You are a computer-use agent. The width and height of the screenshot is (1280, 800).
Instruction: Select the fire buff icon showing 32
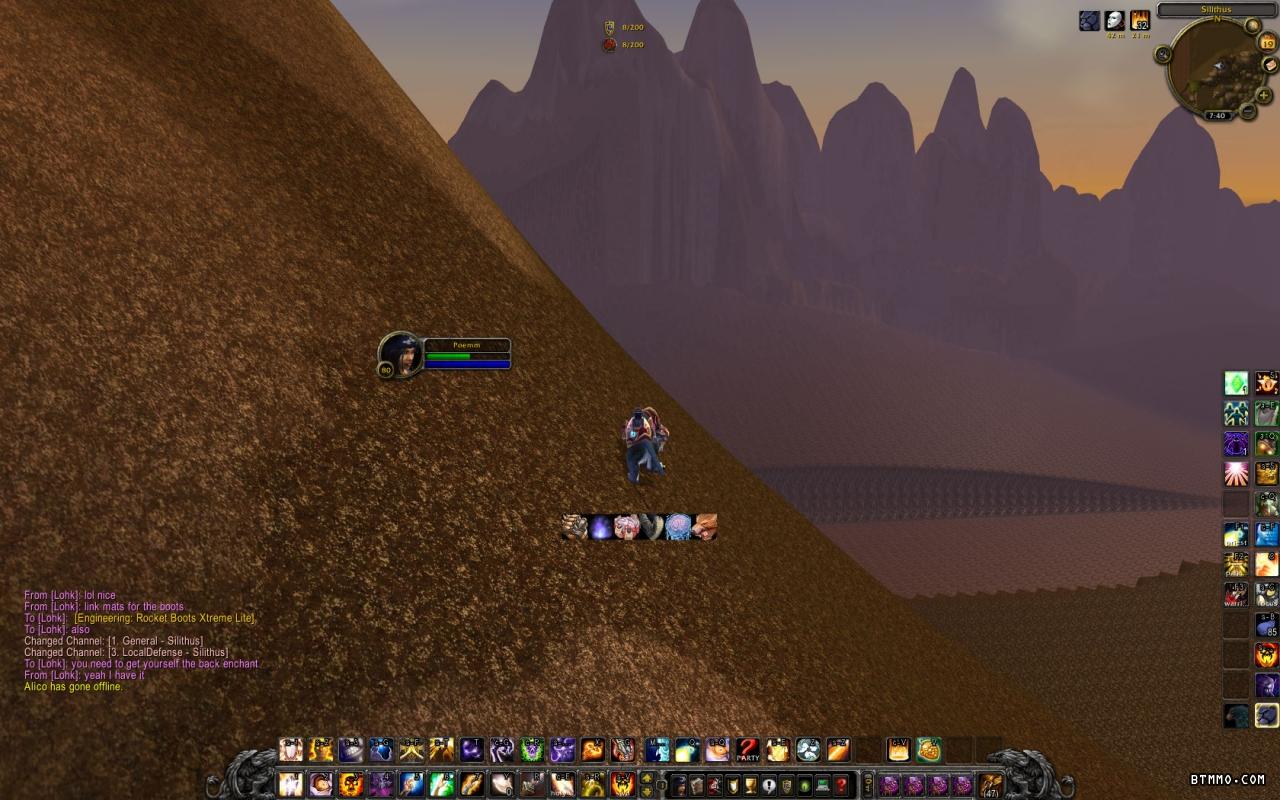[x=1140, y=20]
